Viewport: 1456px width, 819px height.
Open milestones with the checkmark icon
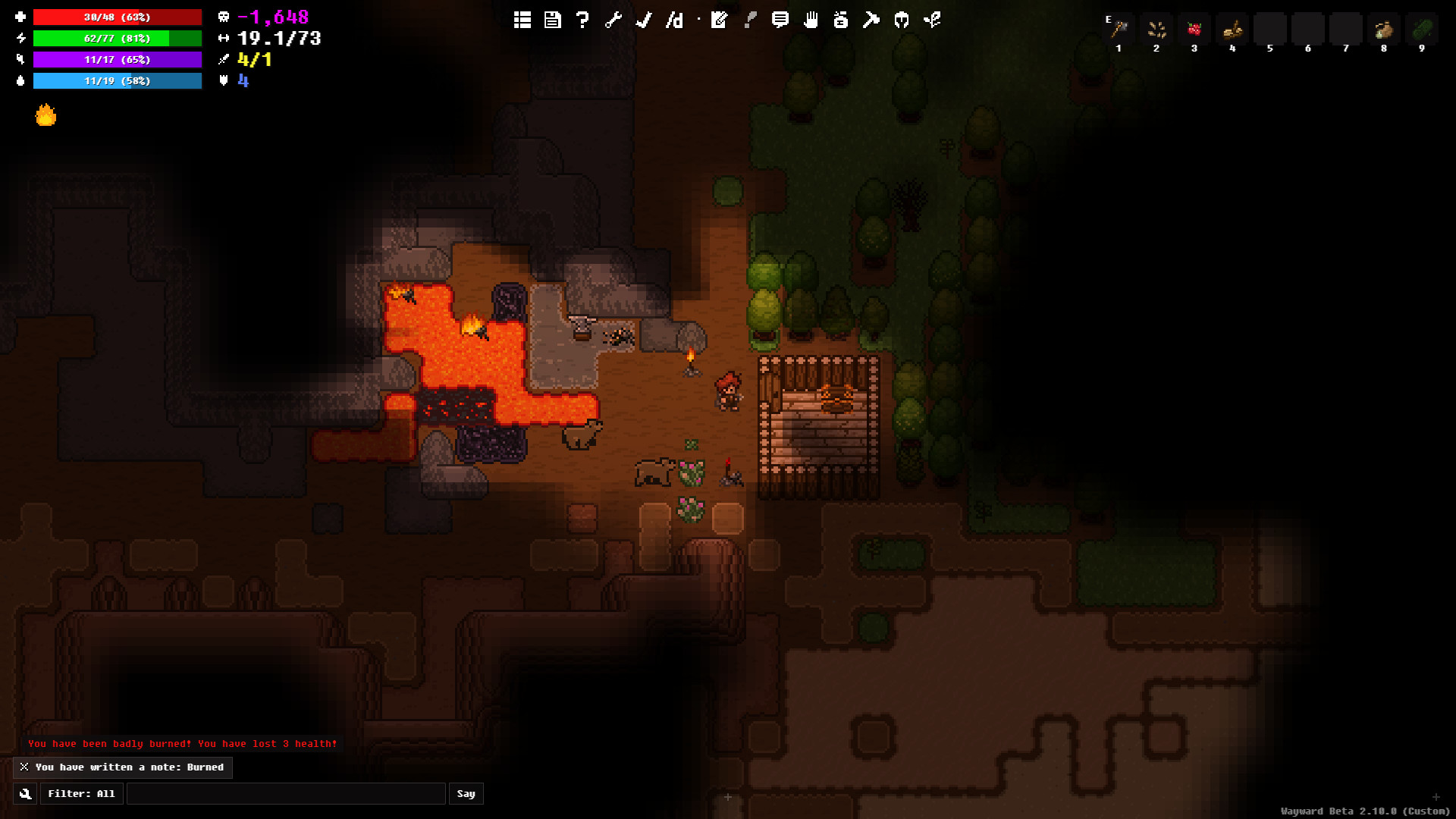tap(644, 20)
